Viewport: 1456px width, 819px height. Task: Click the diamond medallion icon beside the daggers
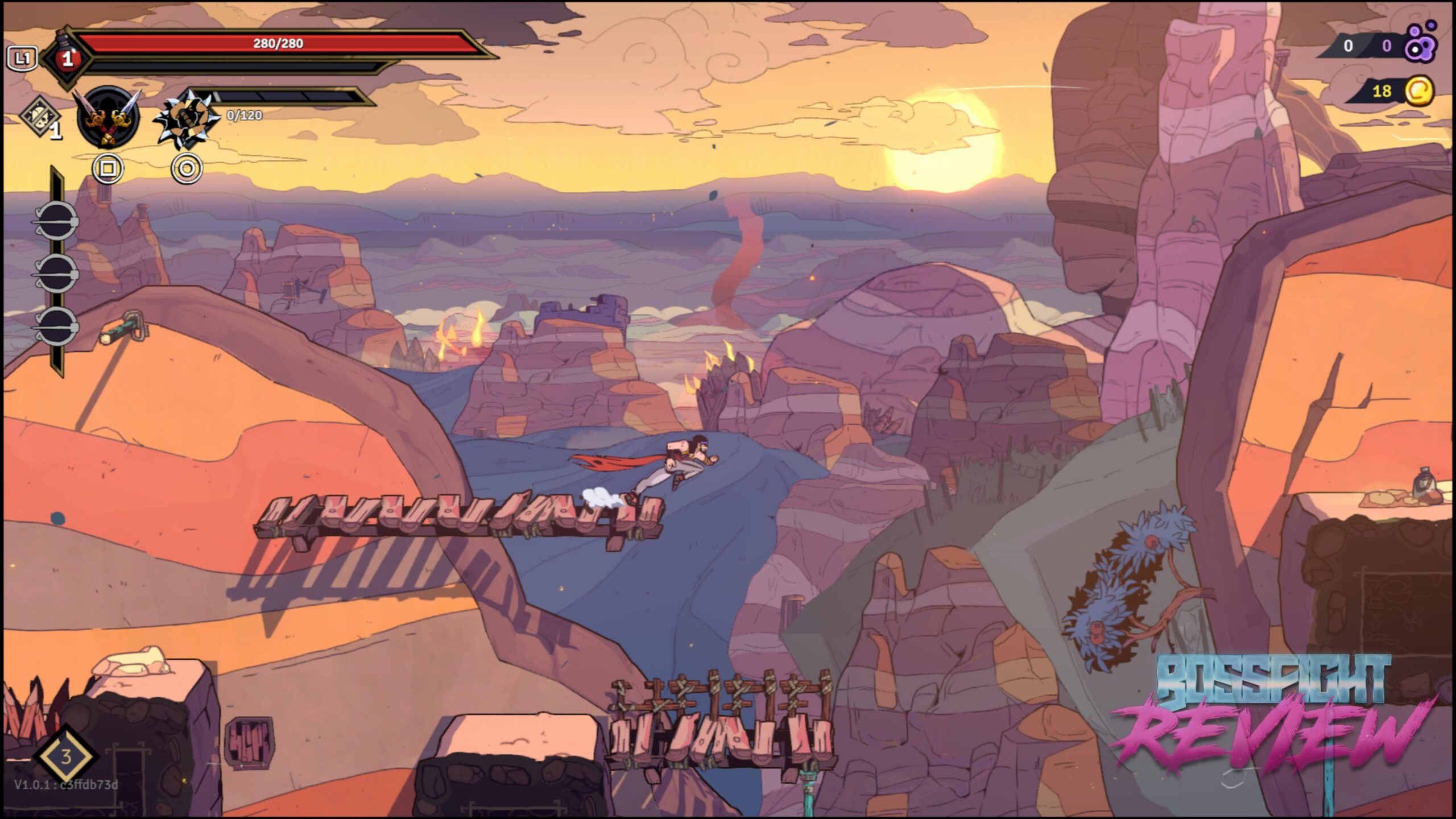coord(41,116)
